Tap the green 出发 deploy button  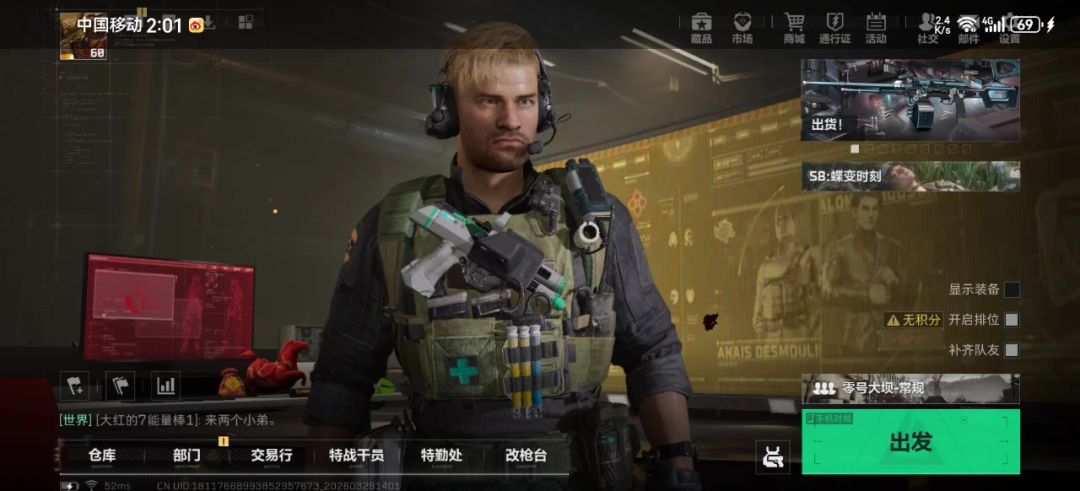pyautogui.click(x=910, y=441)
